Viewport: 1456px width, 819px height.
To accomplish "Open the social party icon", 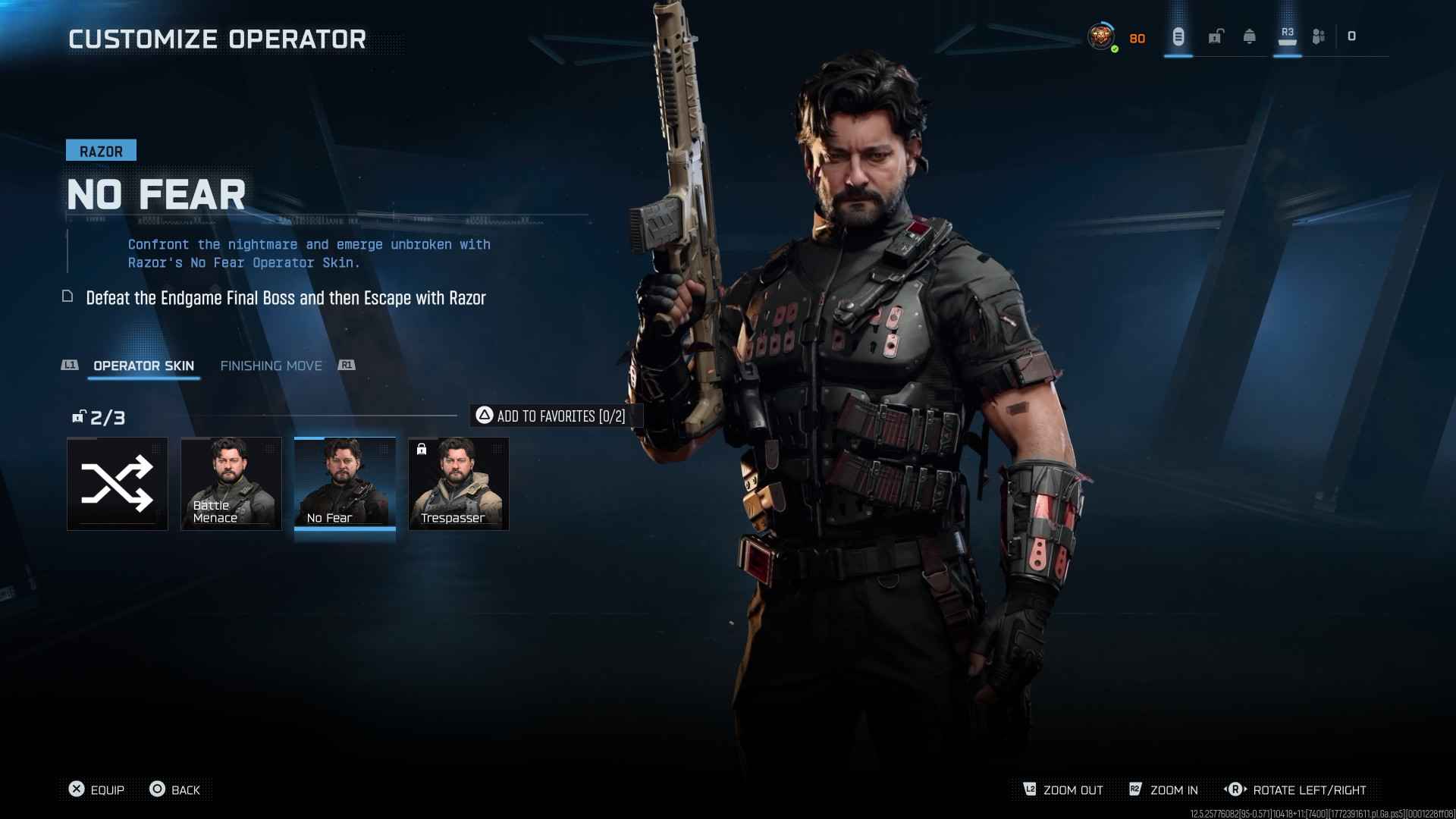I will point(1319,36).
